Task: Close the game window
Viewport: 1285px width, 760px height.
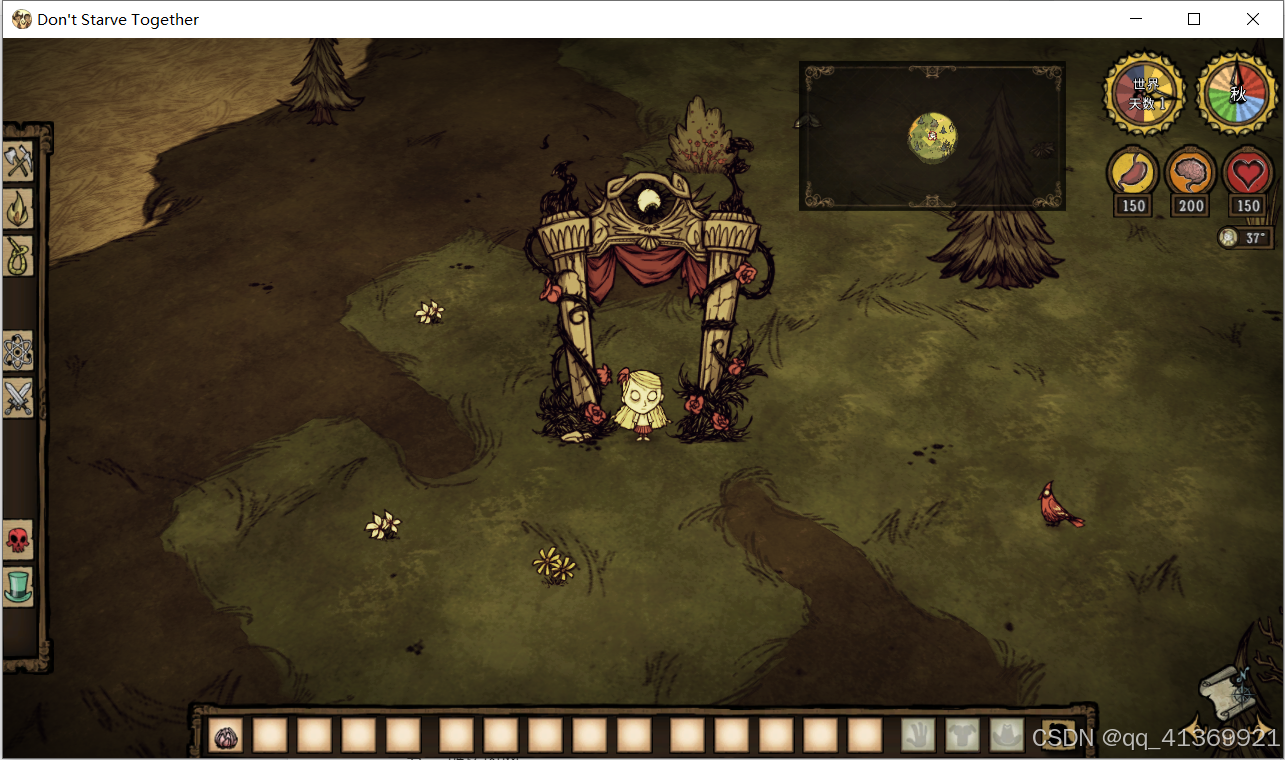Action: pyautogui.click(x=1253, y=19)
